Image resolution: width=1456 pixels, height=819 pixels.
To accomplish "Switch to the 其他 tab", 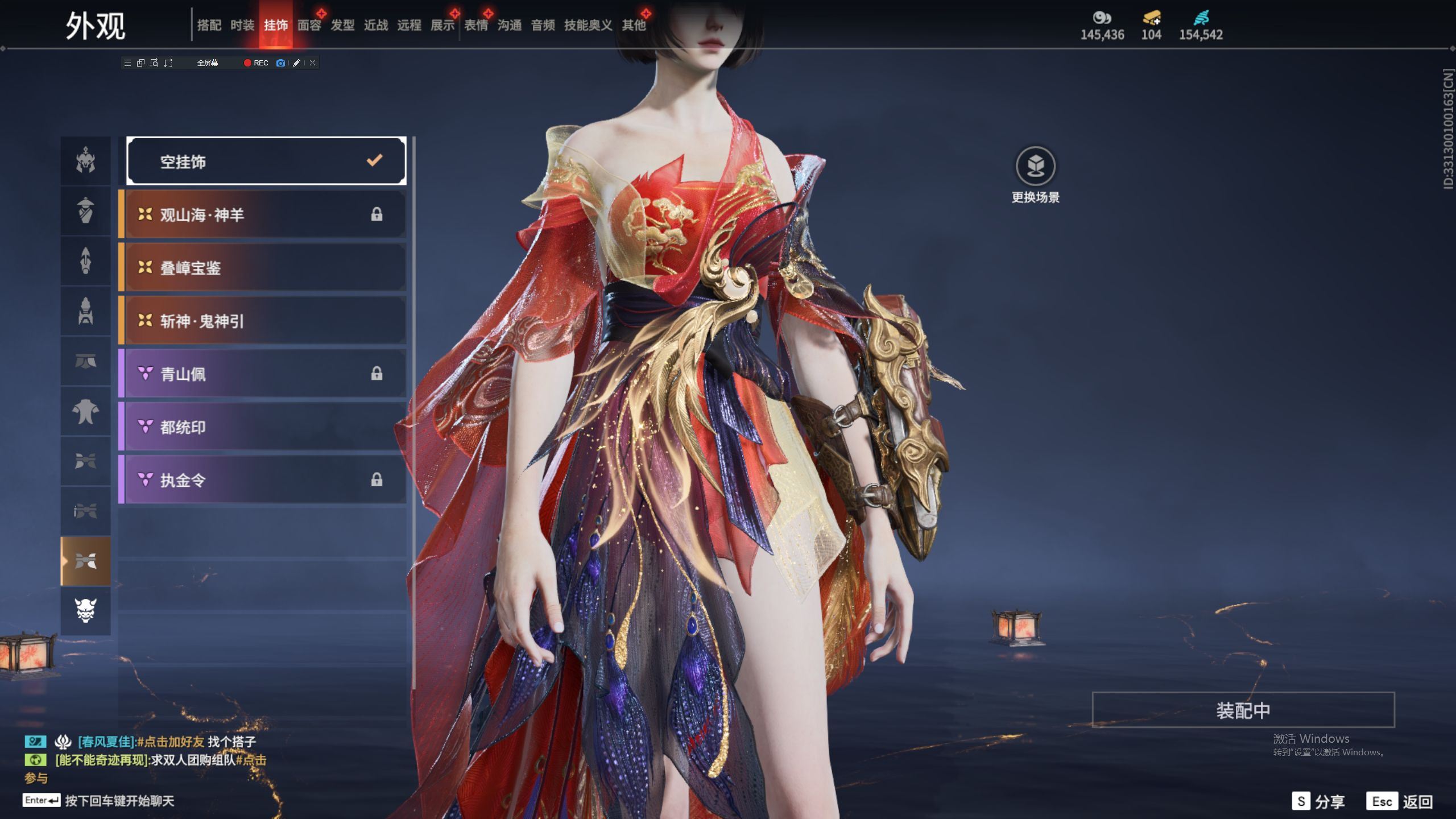I will [x=634, y=25].
